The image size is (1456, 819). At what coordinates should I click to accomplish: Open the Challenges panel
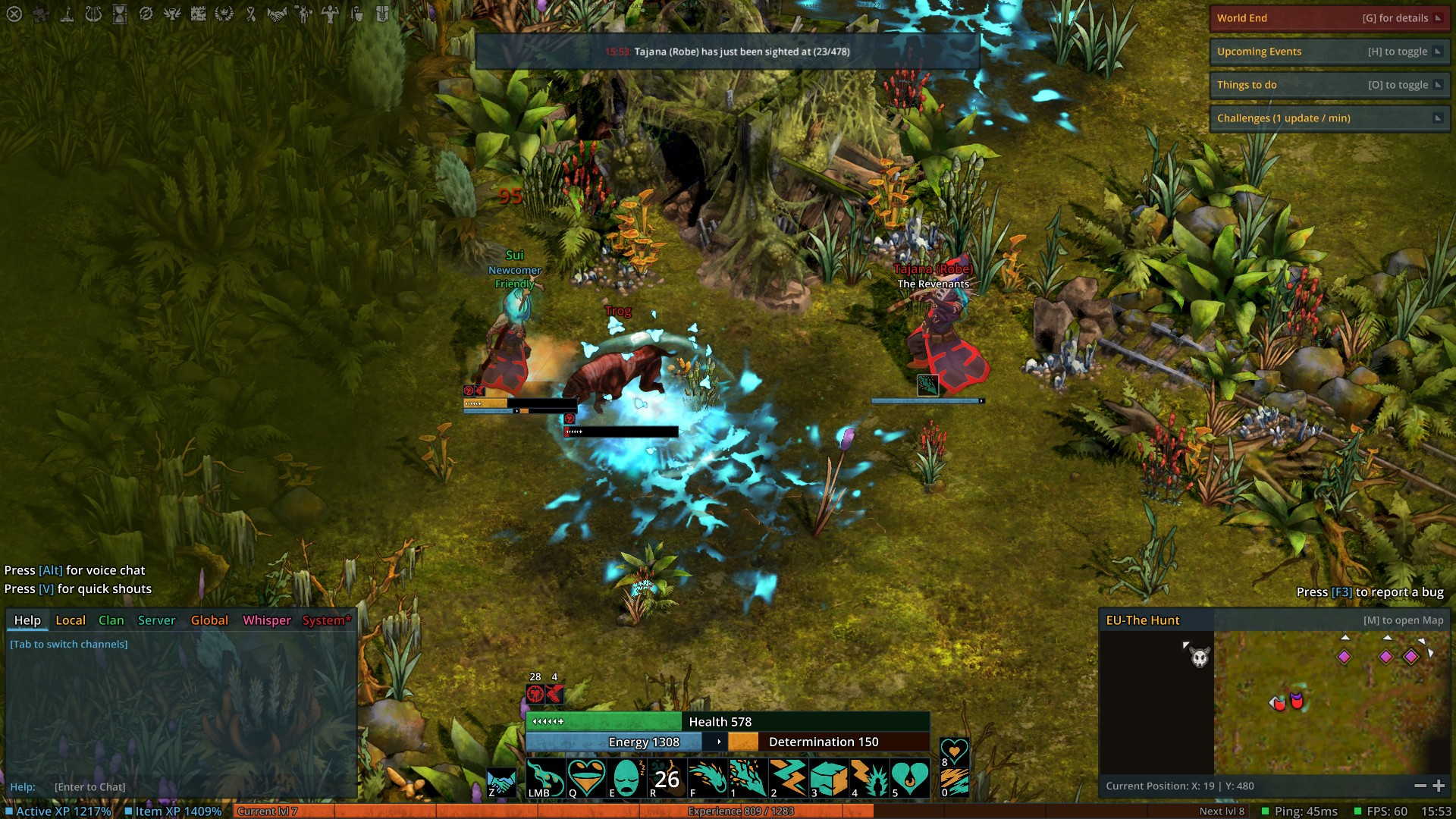[x=1437, y=118]
